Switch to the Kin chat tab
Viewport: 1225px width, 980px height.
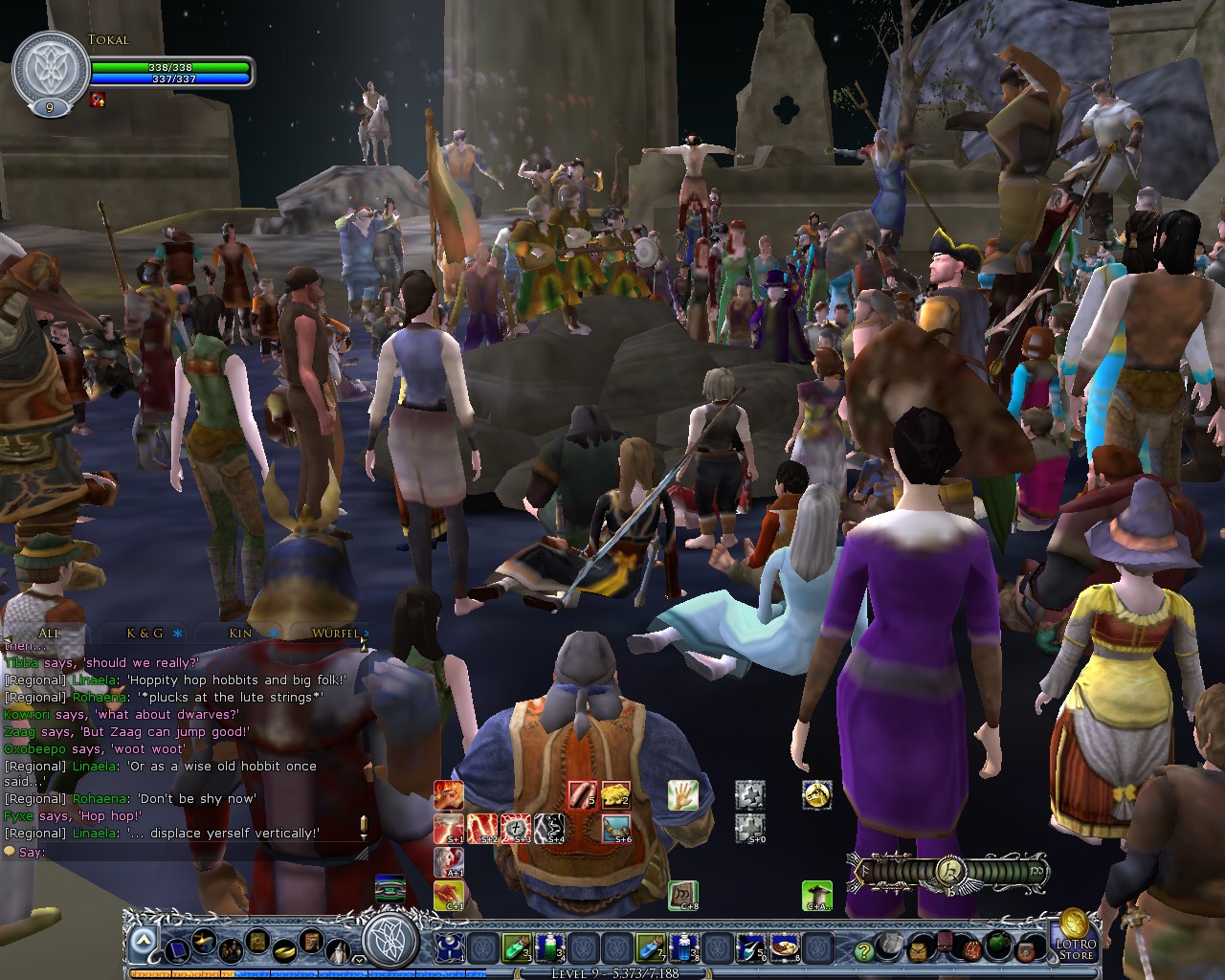[239, 634]
